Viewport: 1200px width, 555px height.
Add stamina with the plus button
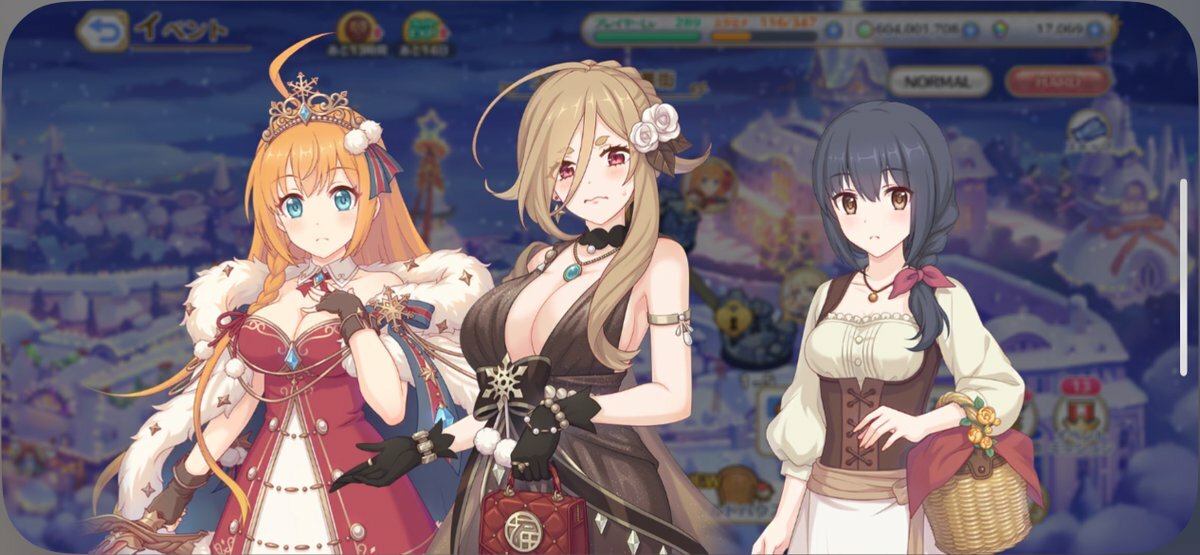click(x=833, y=30)
